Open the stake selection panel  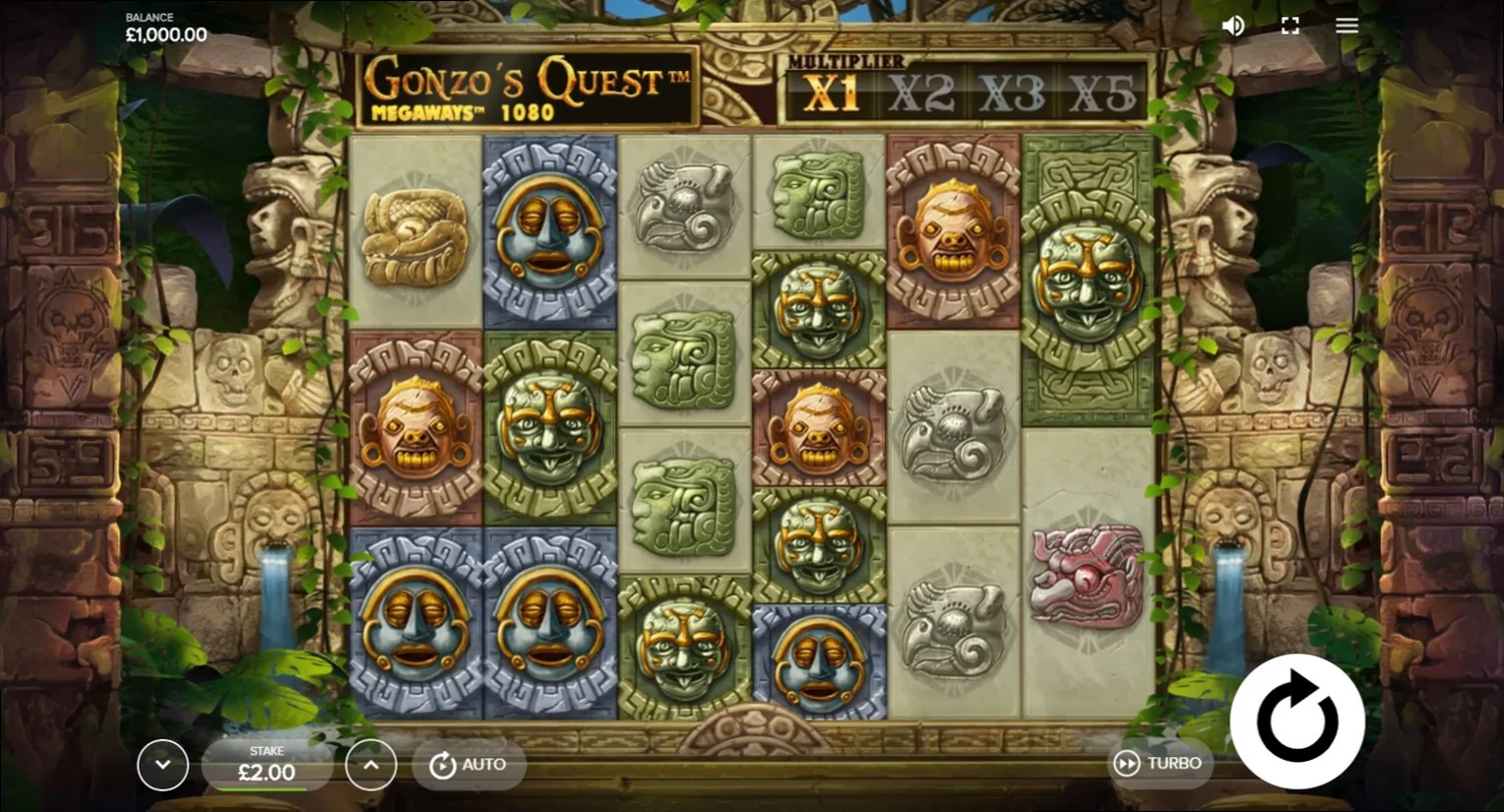[x=266, y=765]
